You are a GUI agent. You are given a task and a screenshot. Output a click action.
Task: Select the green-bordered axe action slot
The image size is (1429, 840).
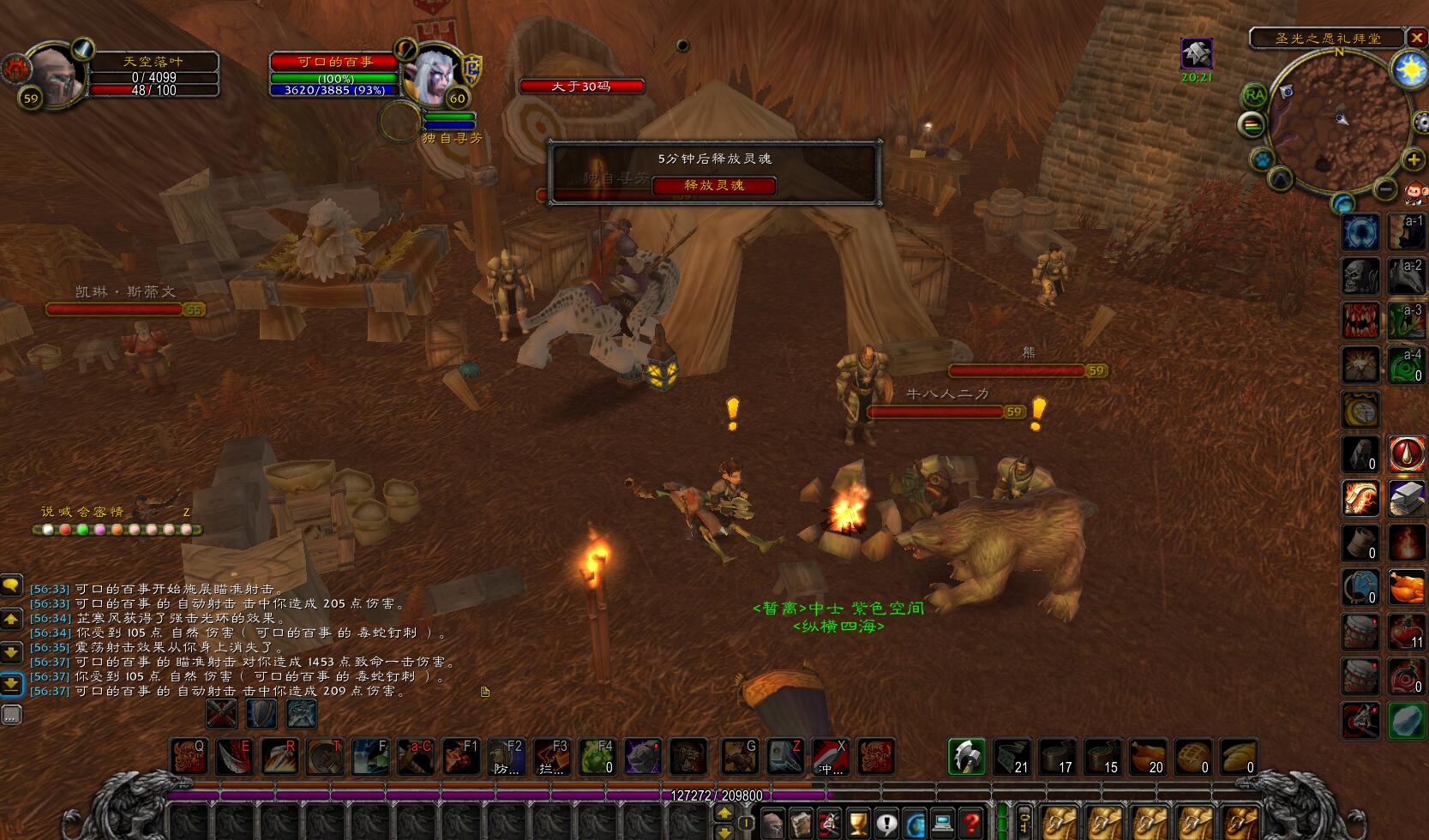click(x=967, y=757)
